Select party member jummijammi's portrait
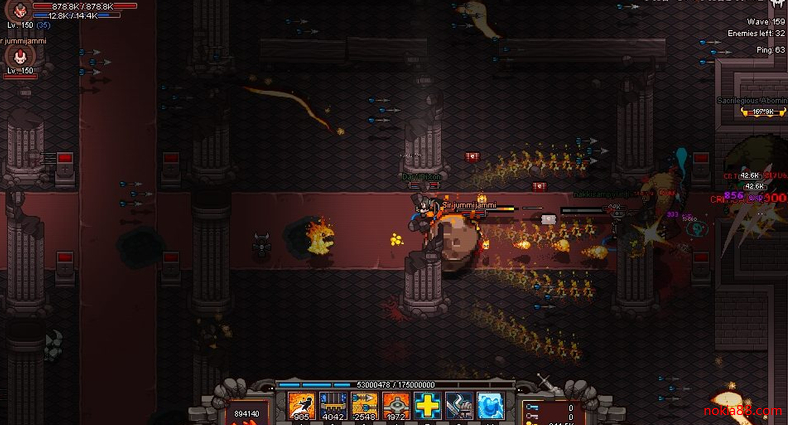This screenshot has height=425, width=788. pyautogui.click(x=19, y=56)
